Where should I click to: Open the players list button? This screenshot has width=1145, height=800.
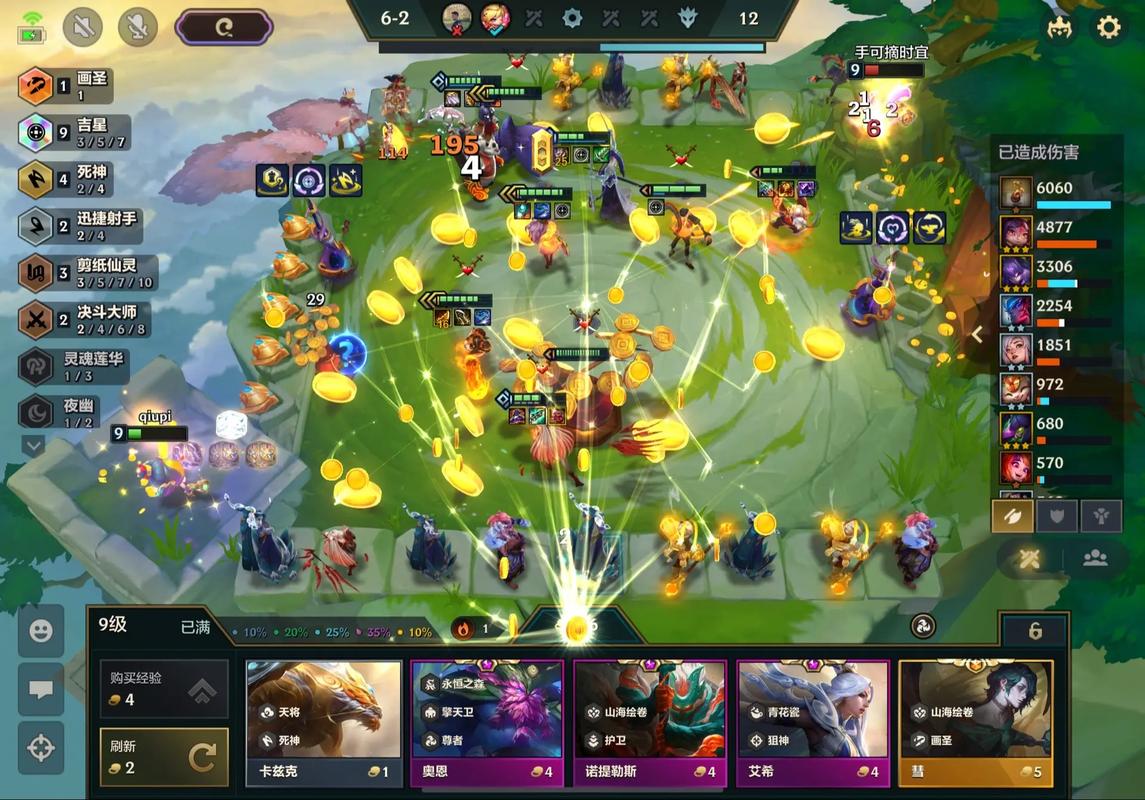[1095, 559]
